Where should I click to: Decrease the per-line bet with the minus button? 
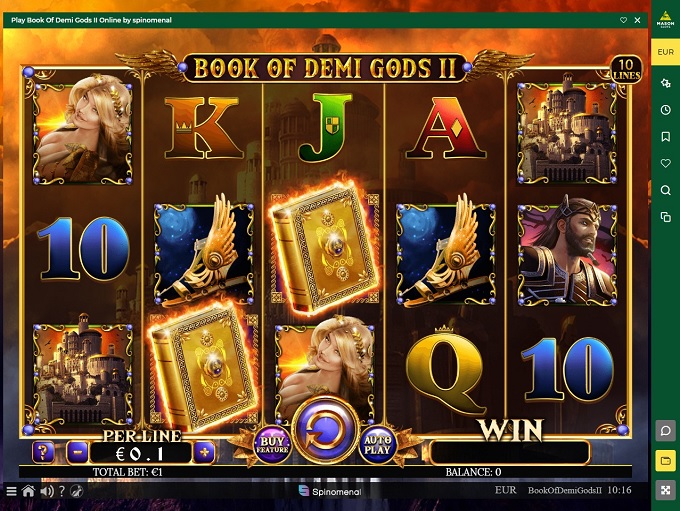pos(79,452)
